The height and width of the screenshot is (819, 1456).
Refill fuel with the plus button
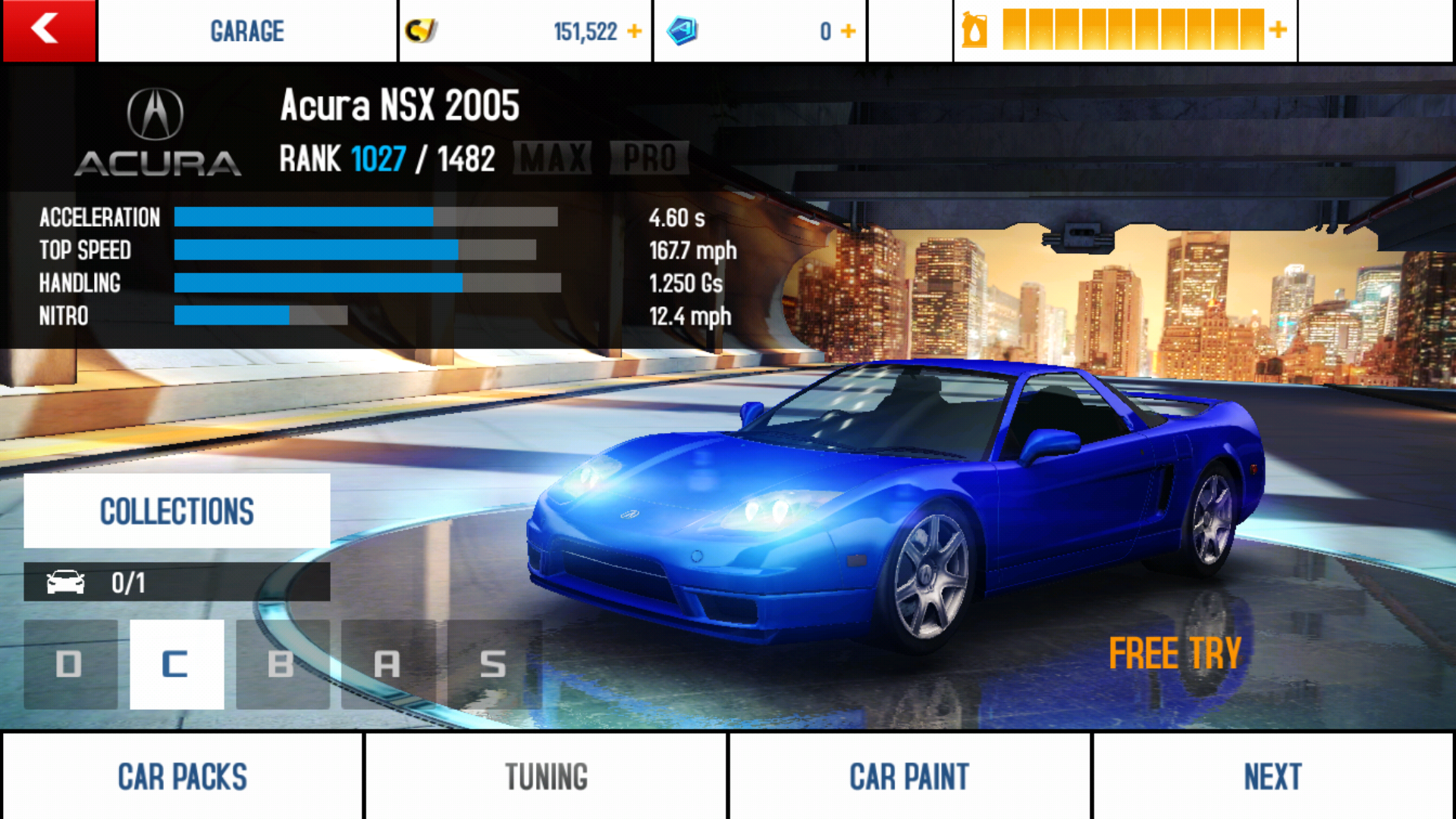(x=1279, y=30)
